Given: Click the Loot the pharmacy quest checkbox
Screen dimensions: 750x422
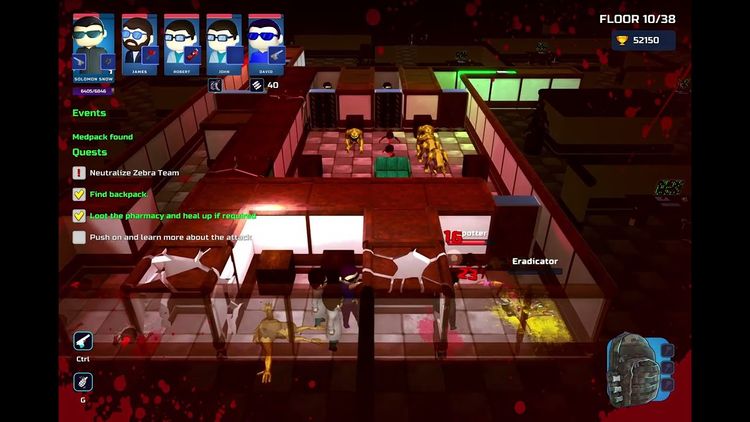Looking at the screenshot, I should (x=79, y=215).
